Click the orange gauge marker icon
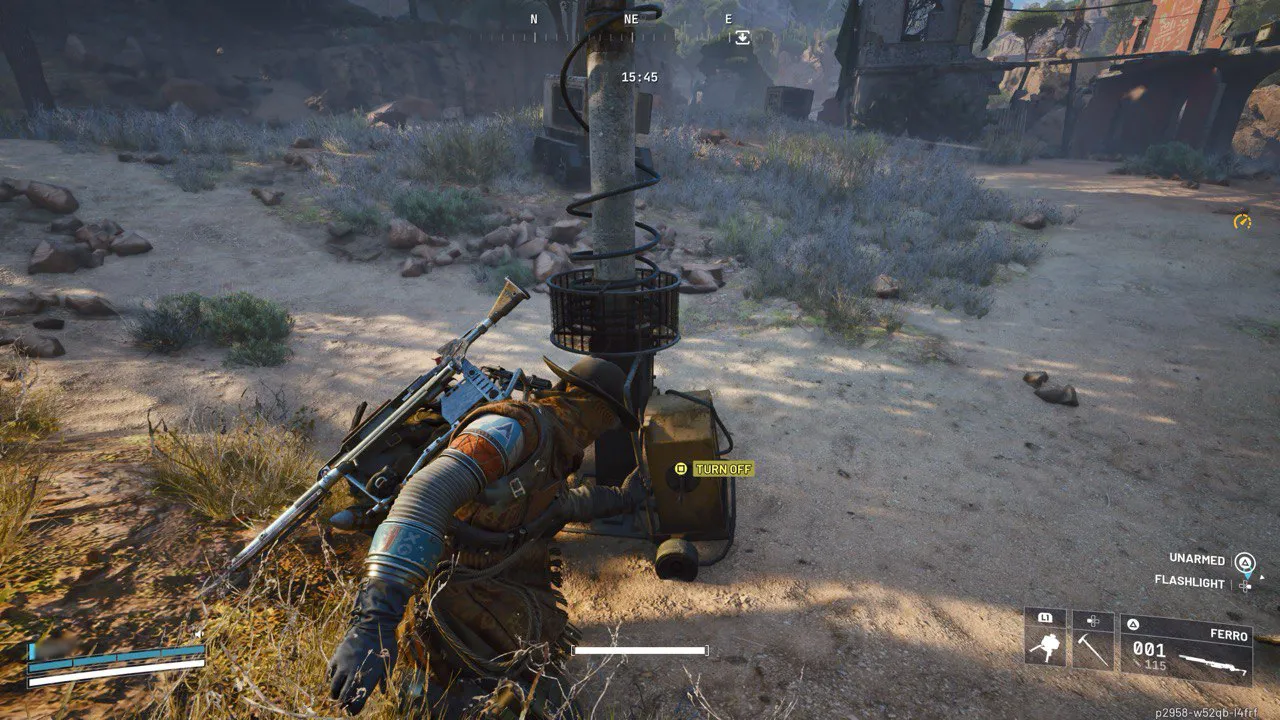Image resolution: width=1280 pixels, height=720 pixels. point(1242,221)
